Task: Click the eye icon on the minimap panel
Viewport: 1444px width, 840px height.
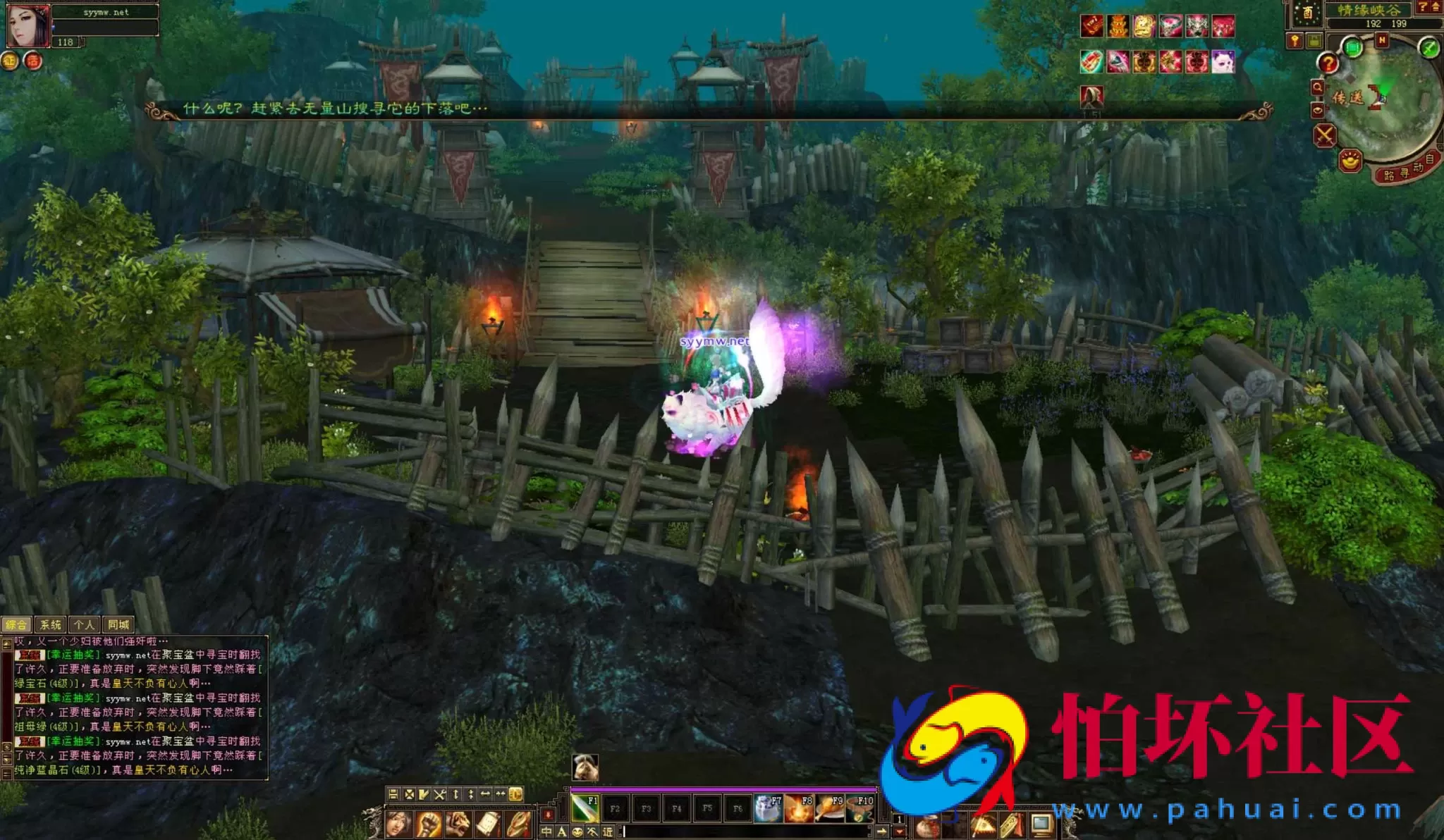Action: click(x=1318, y=109)
